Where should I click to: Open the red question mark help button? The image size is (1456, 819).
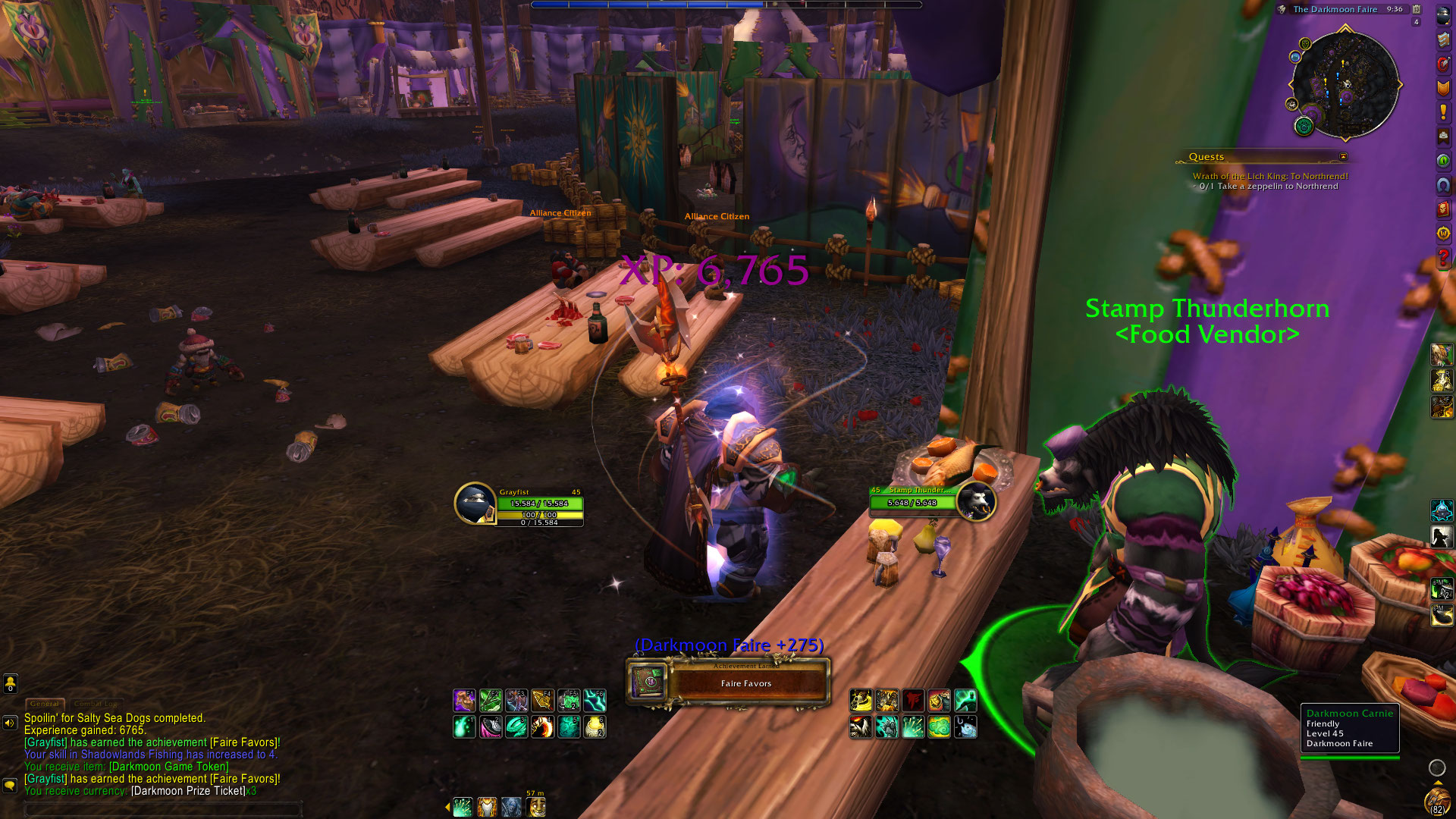1443,258
